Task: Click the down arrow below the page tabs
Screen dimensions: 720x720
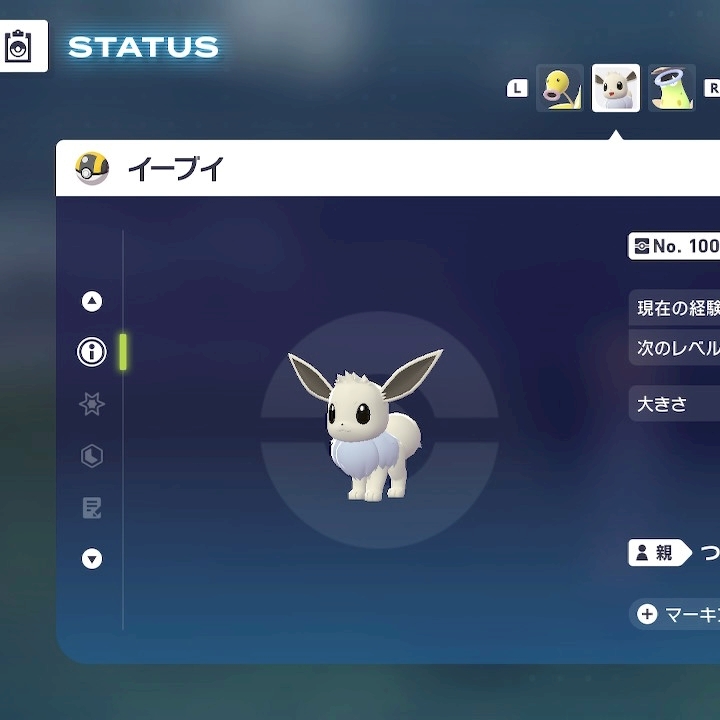Action: [x=92, y=559]
